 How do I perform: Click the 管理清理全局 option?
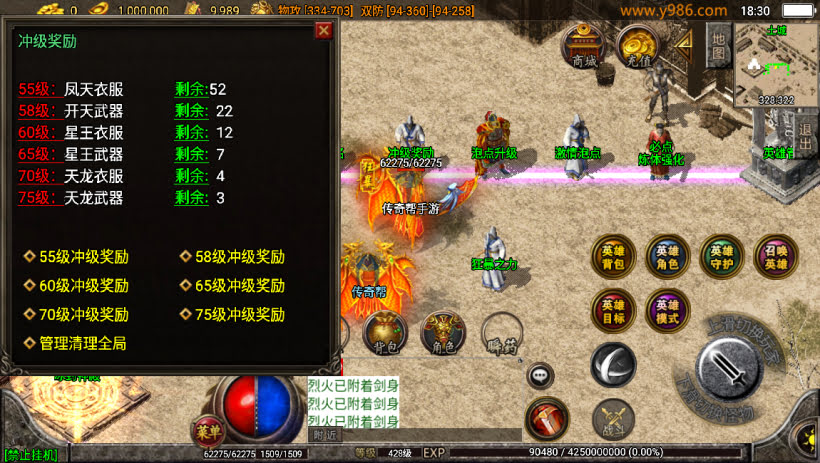tap(82, 344)
